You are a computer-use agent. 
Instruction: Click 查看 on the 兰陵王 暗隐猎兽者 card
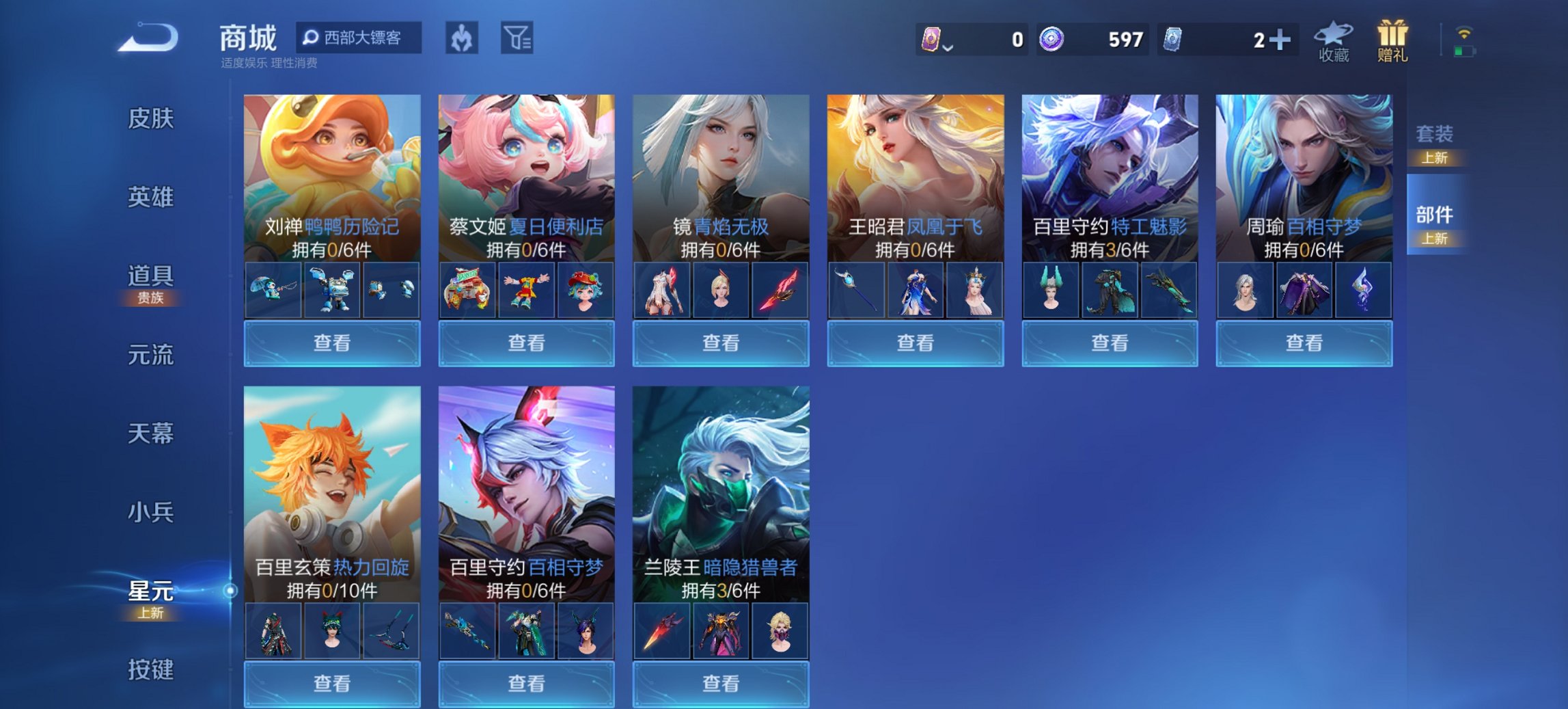[719, 685]
